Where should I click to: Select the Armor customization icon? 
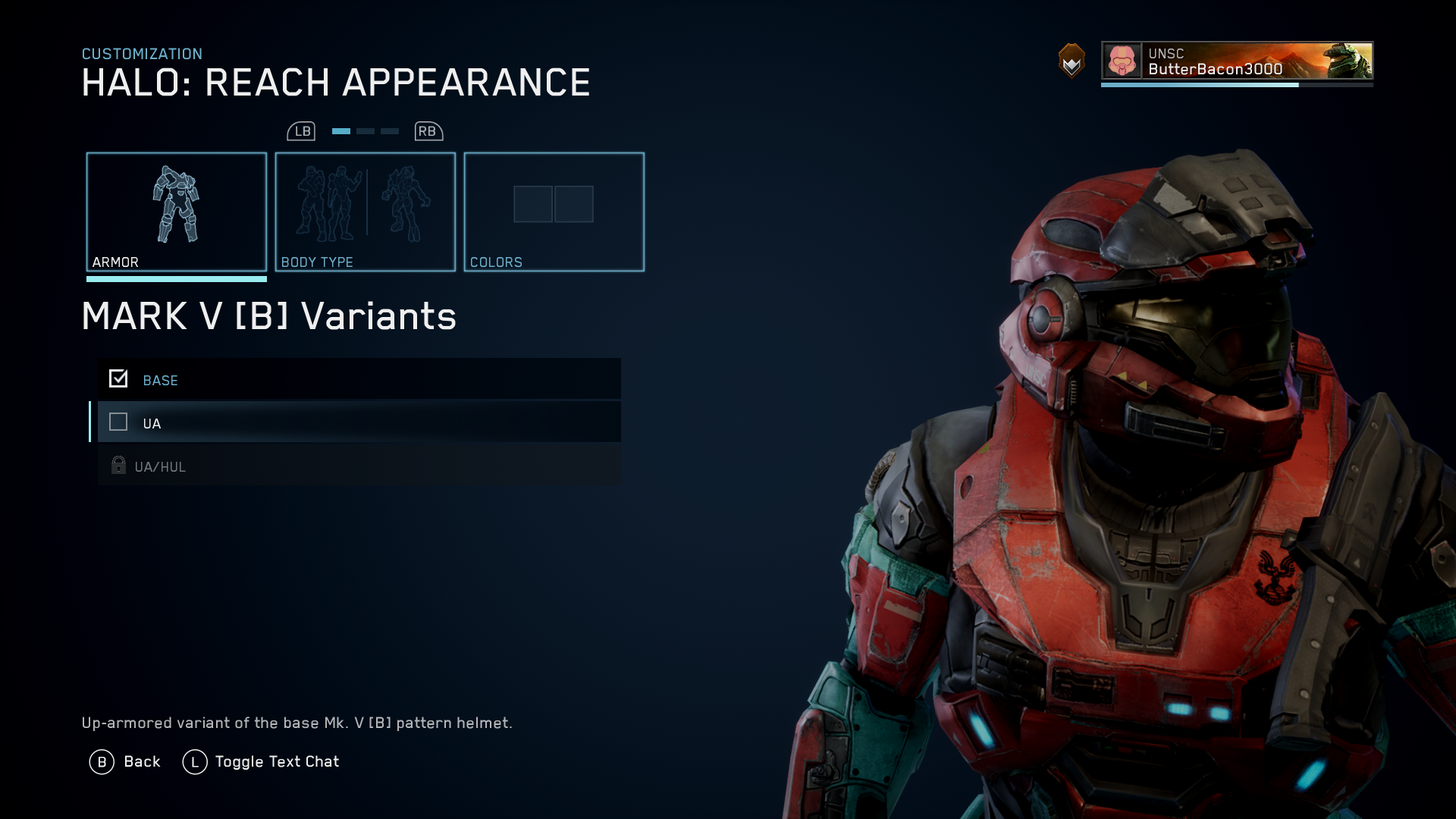click(176, 205)
